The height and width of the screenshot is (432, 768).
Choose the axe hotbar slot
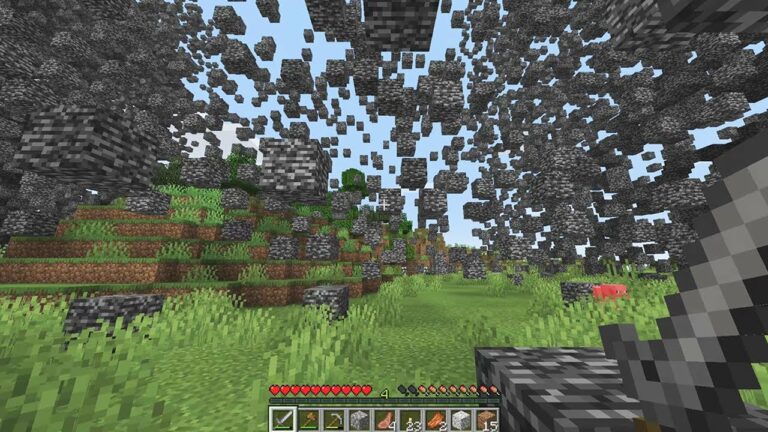point(308,419)
